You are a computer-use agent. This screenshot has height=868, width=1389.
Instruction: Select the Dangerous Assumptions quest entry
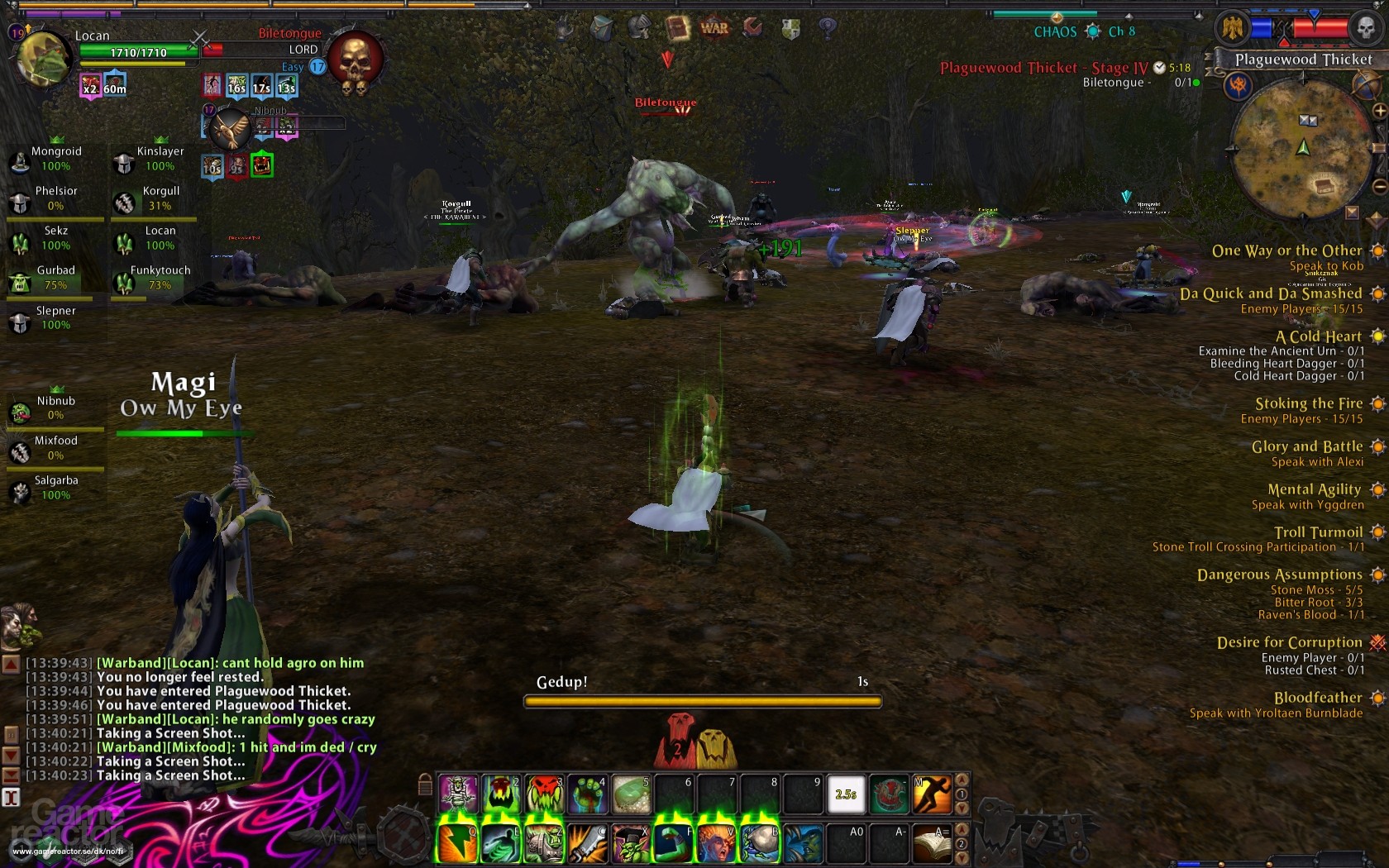point(1280,575)
